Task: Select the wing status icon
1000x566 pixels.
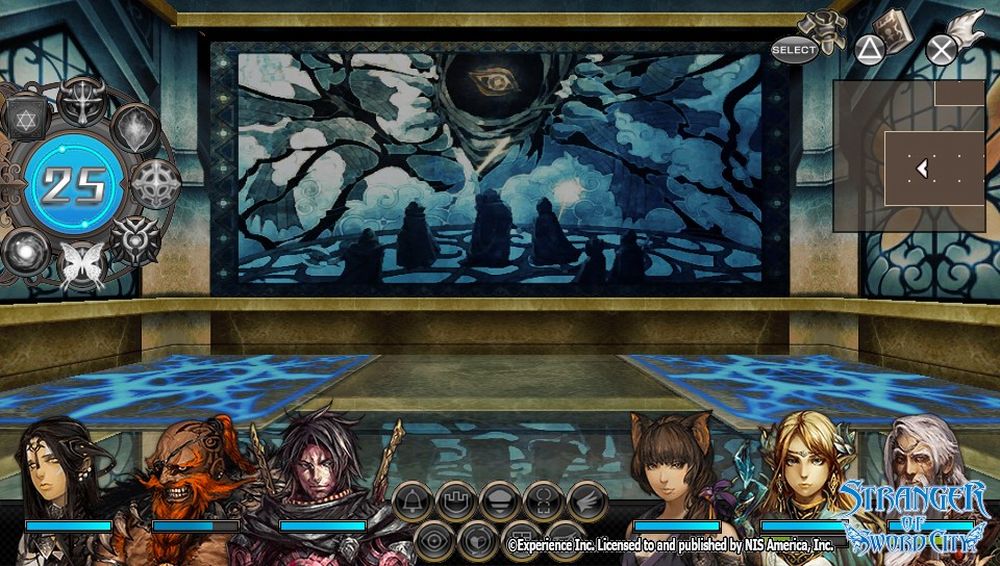Action: click(588, 501)
